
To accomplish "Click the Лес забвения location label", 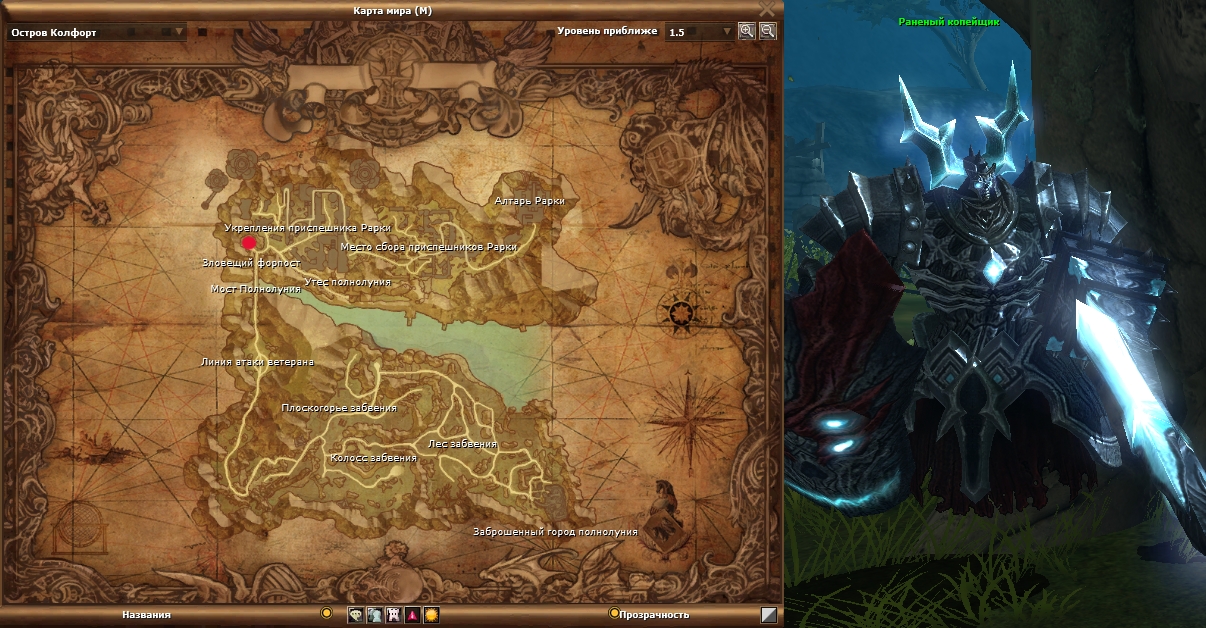I will pos(462,443).
